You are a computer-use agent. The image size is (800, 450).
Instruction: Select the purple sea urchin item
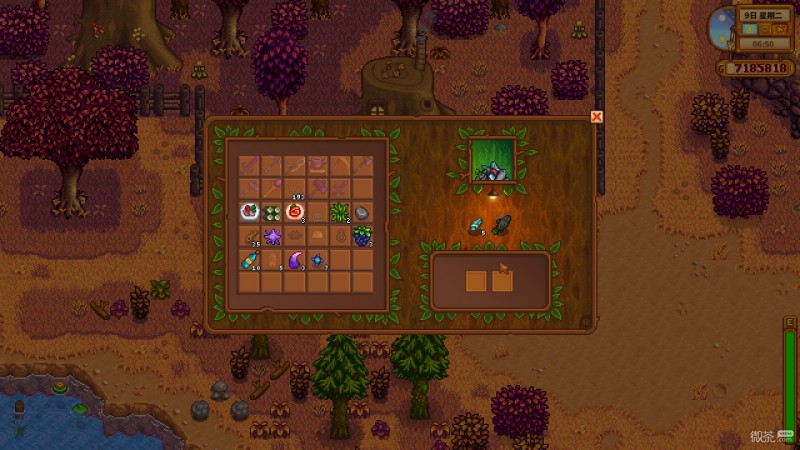coord(272,235)
